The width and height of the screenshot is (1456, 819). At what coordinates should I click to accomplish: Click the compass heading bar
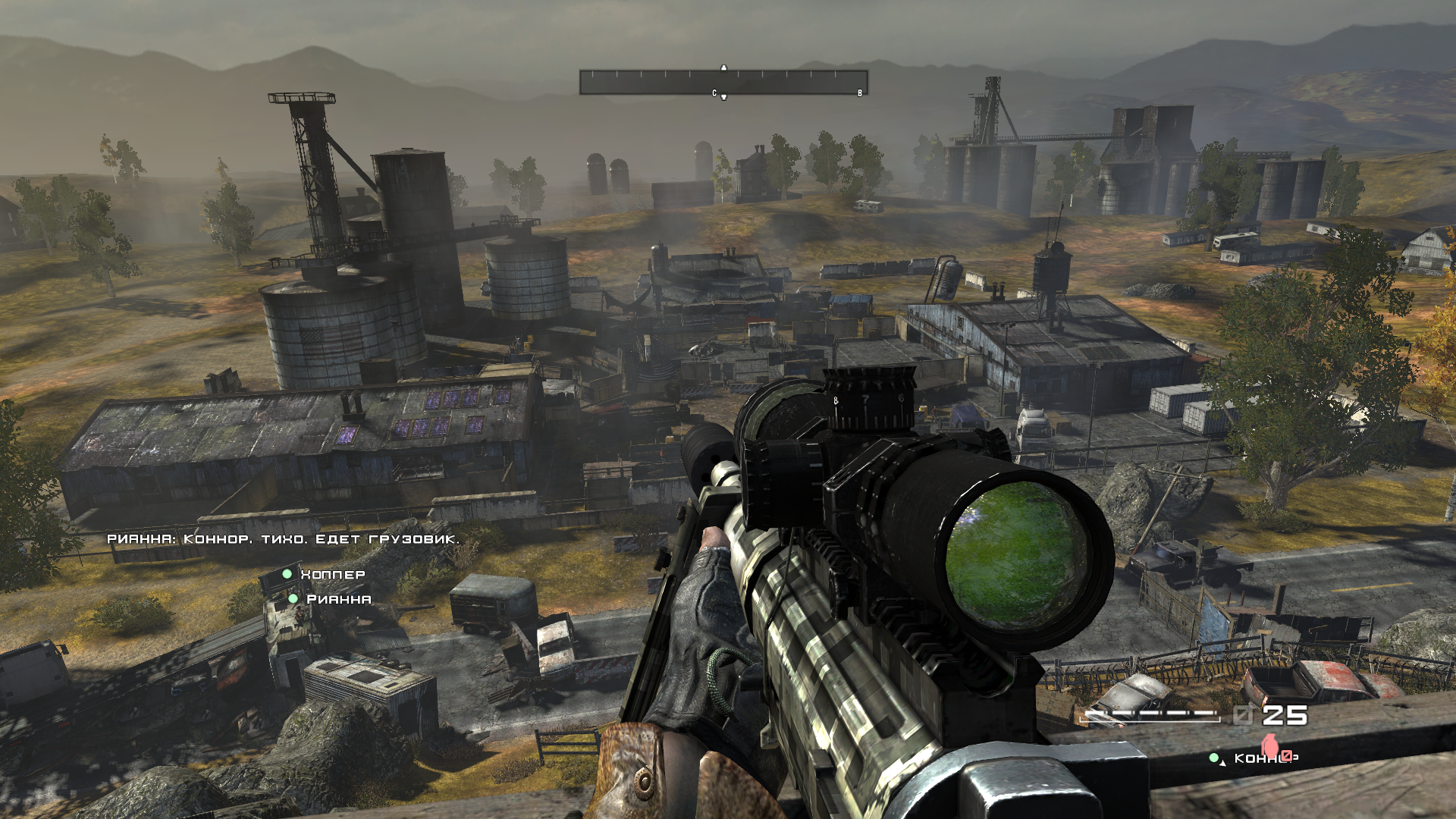click(723, 83)
